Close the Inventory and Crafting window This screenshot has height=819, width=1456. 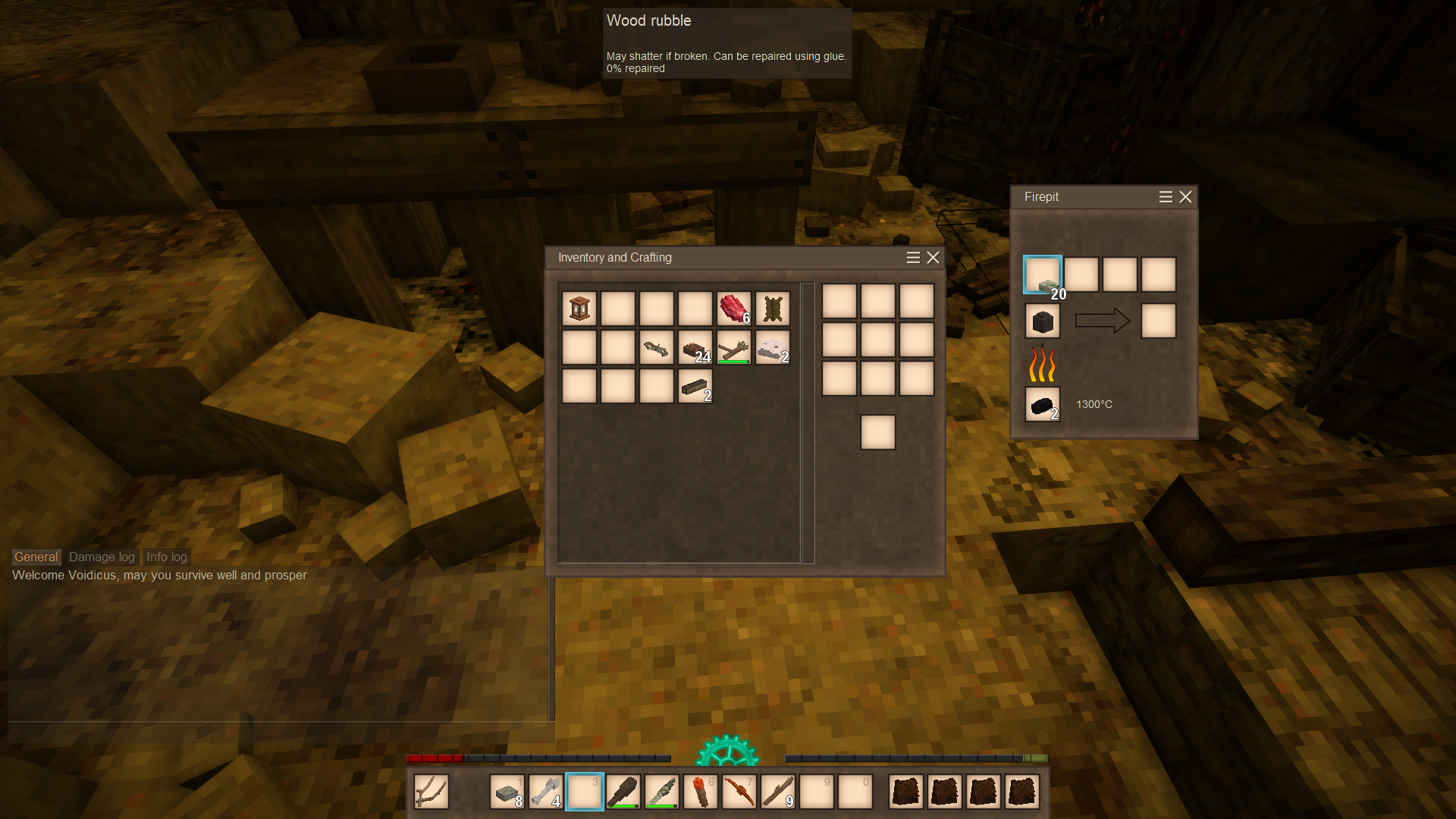(934, 258)
